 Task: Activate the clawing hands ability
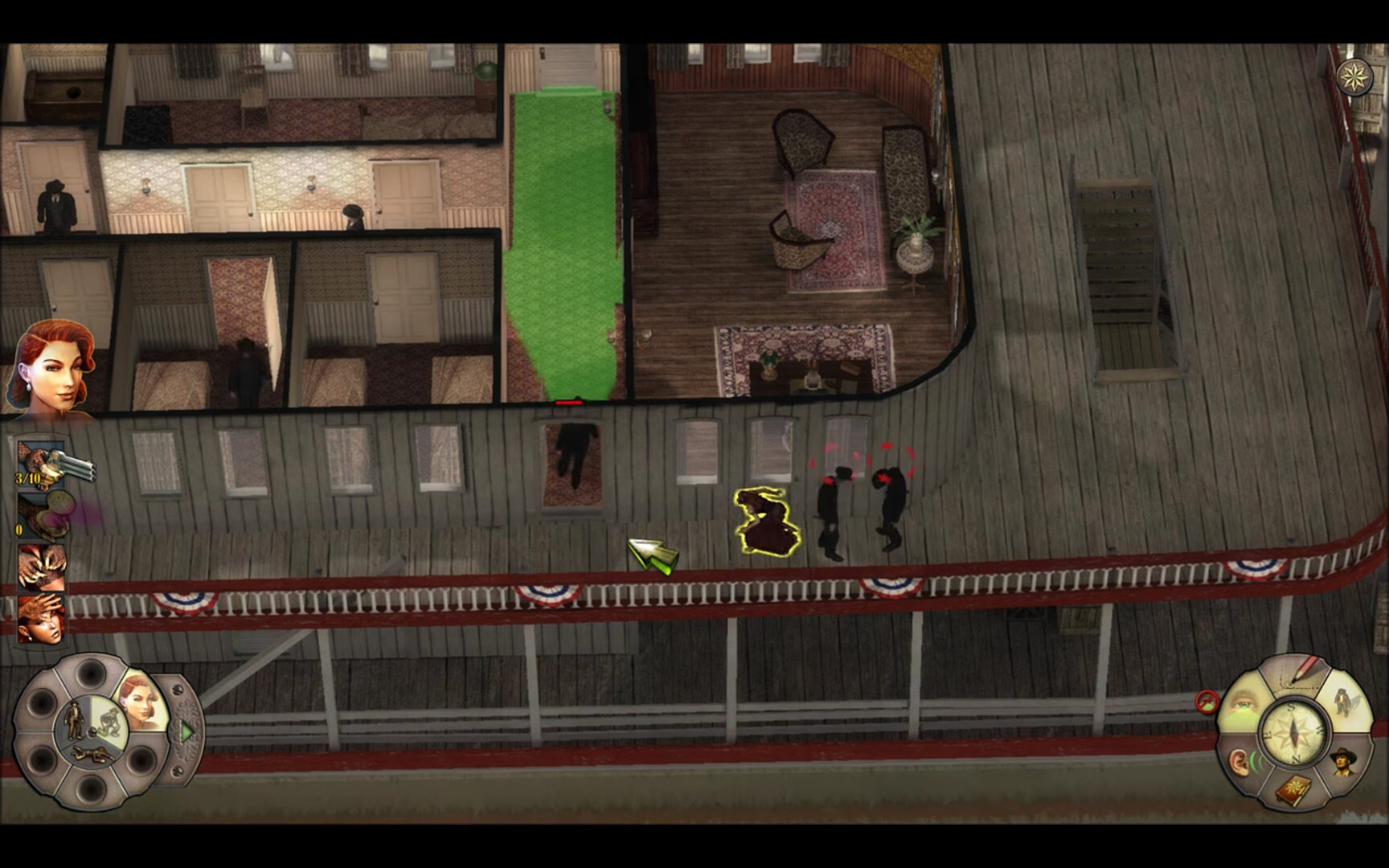42,567
